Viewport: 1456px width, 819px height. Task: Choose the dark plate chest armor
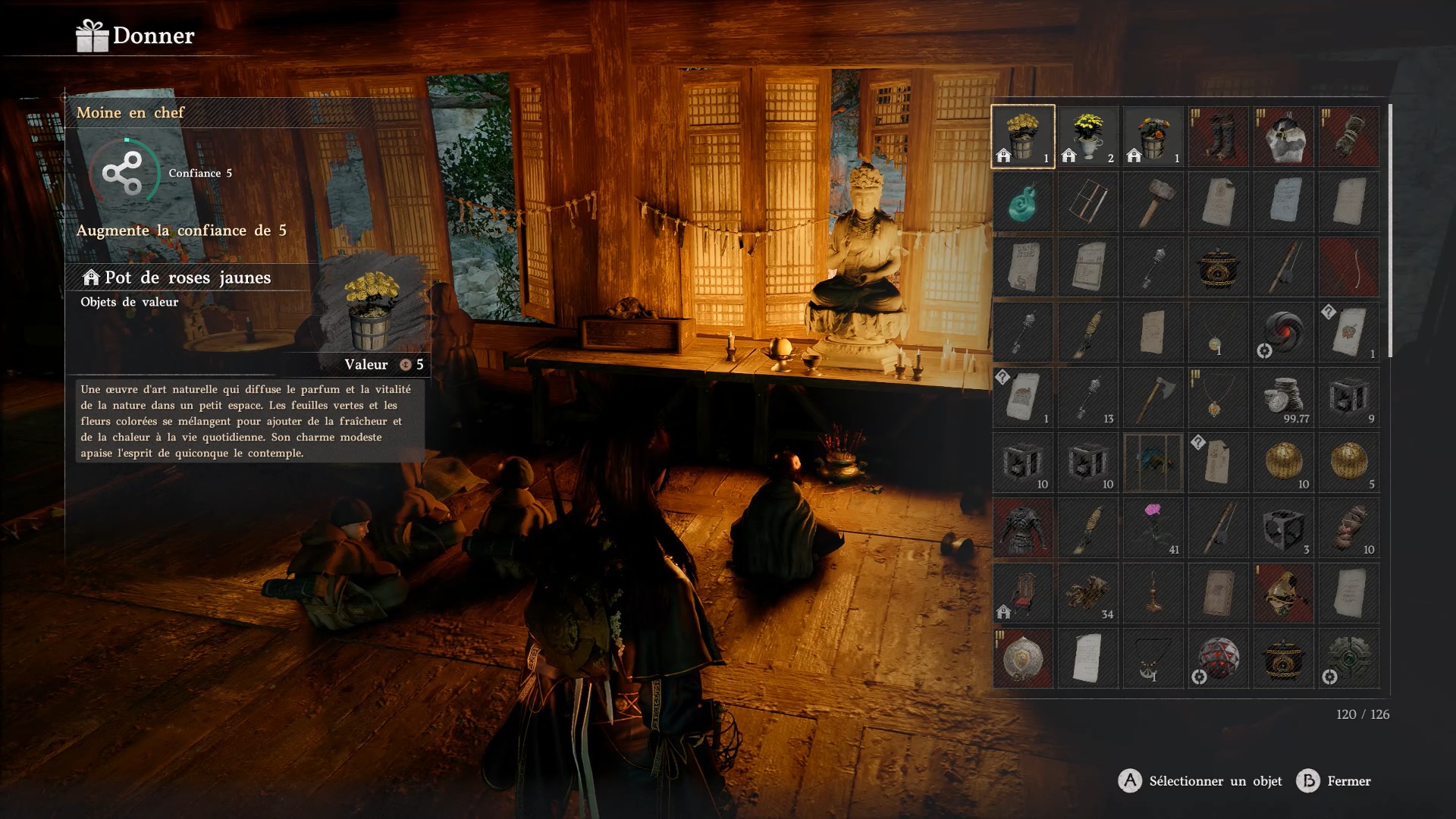pyautogui.click(x=1023, y=528)
